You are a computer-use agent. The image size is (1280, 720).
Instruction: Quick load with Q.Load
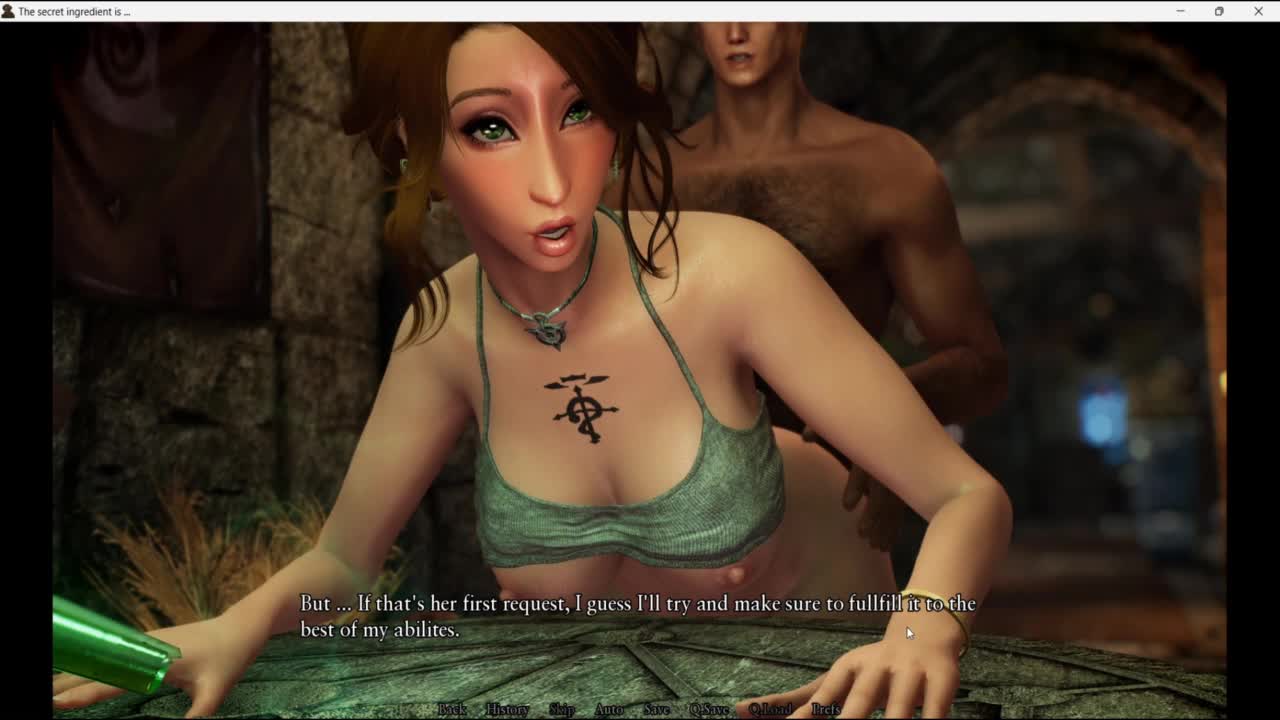tap(770, 709)
